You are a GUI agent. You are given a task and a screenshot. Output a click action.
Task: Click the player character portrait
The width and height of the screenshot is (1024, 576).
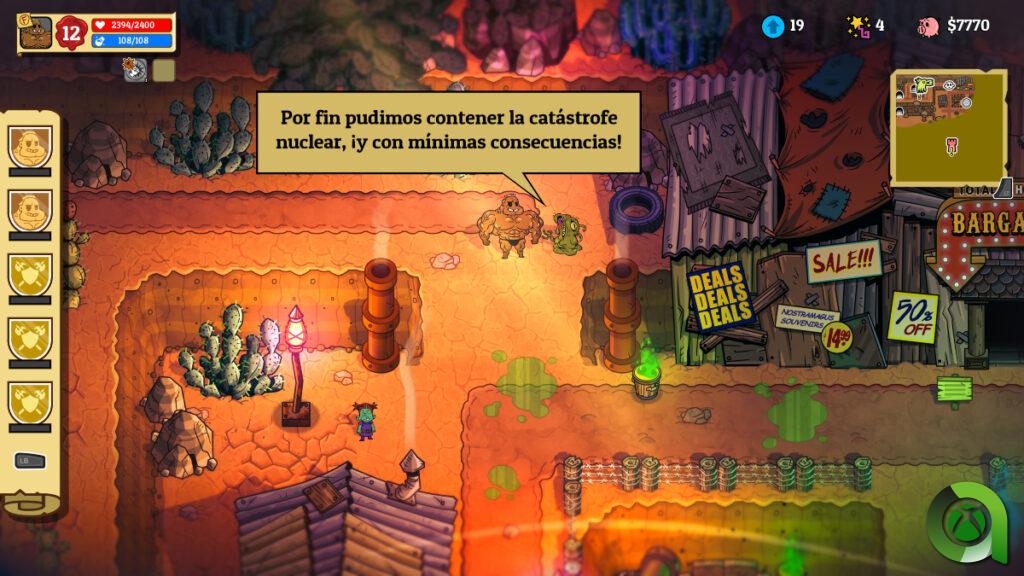click(35, 32)
